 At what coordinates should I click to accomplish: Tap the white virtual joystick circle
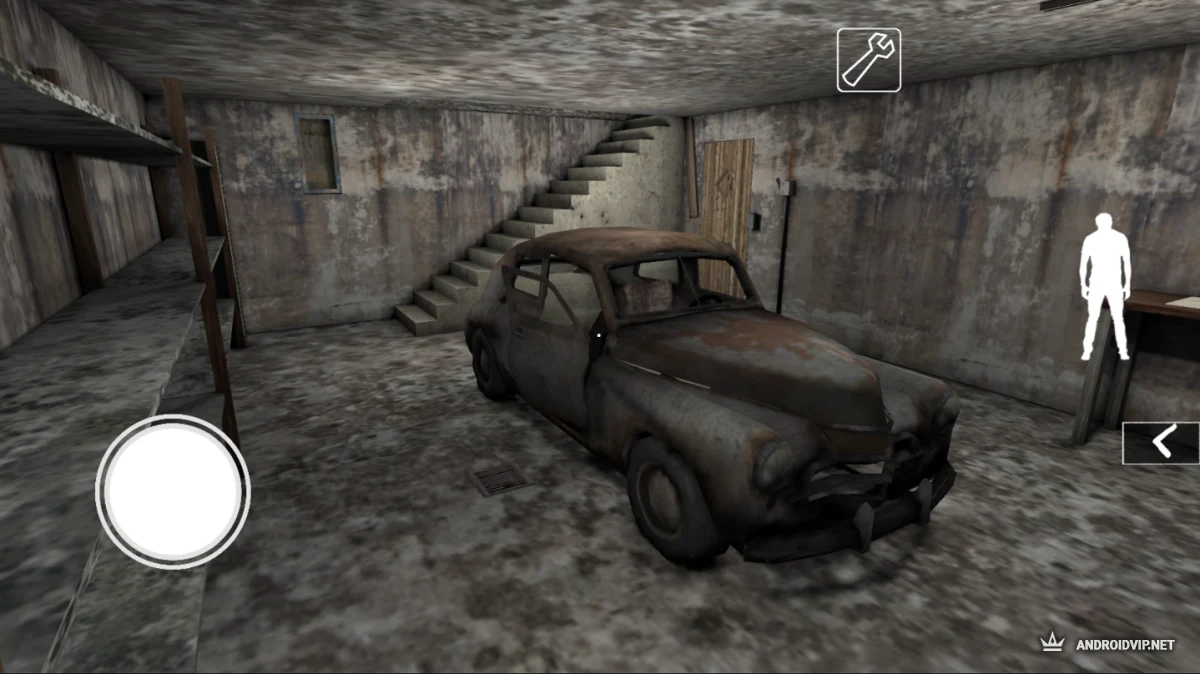173,490
